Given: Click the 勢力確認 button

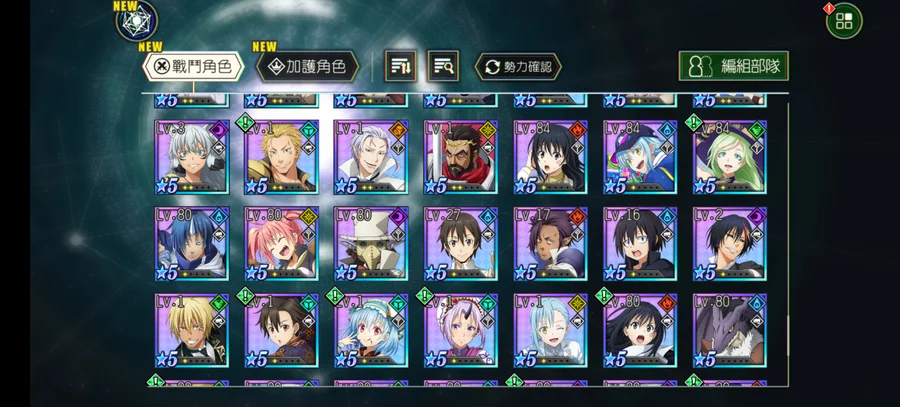Looking at the screenshot, I should [x=517, y=67].
